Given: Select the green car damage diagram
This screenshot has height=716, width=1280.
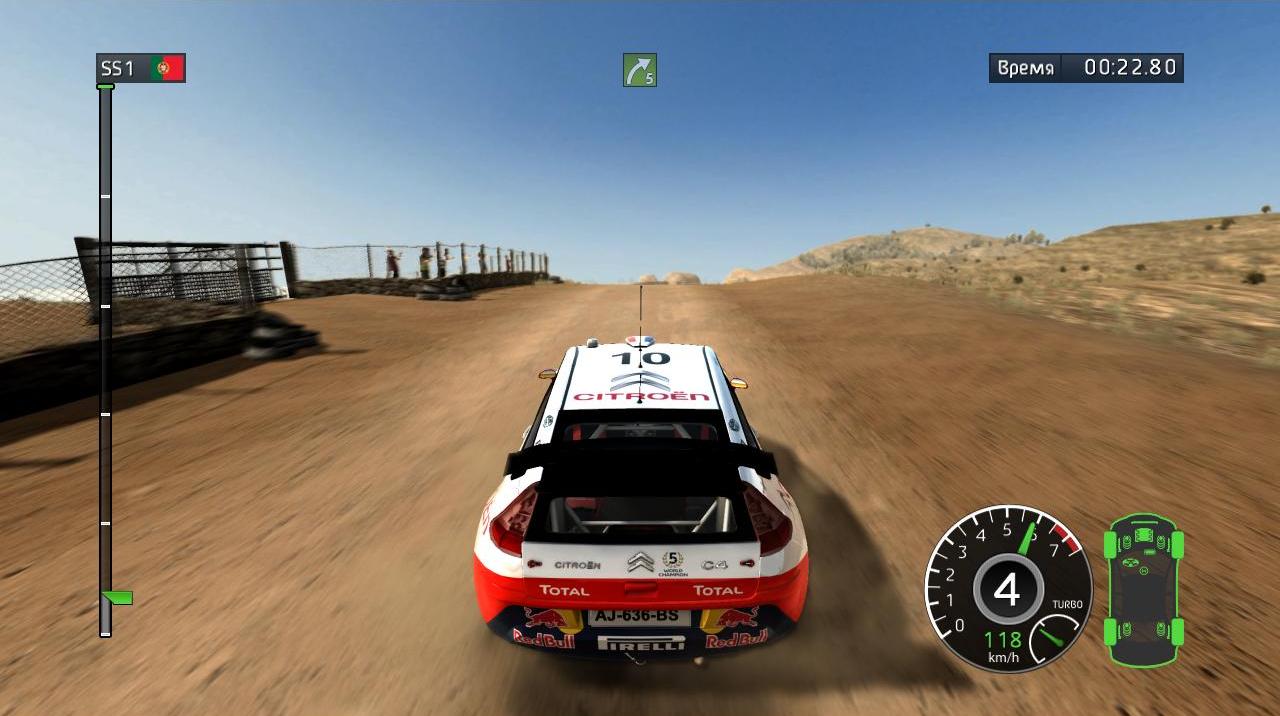Looking at the screenshot, I should [x=1143, y=589].
